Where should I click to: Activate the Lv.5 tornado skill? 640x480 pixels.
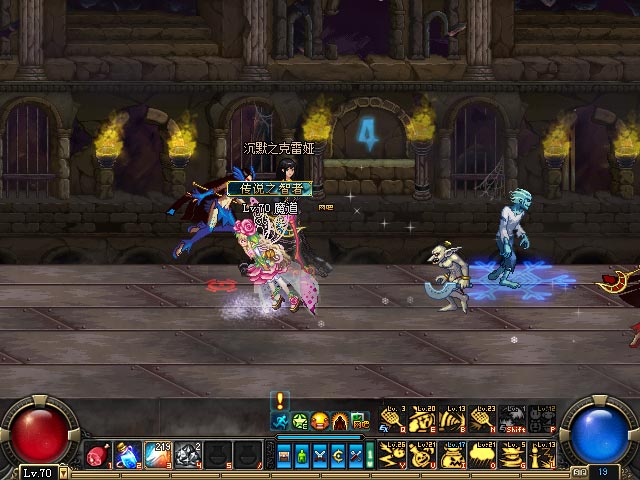coord(512,456)
